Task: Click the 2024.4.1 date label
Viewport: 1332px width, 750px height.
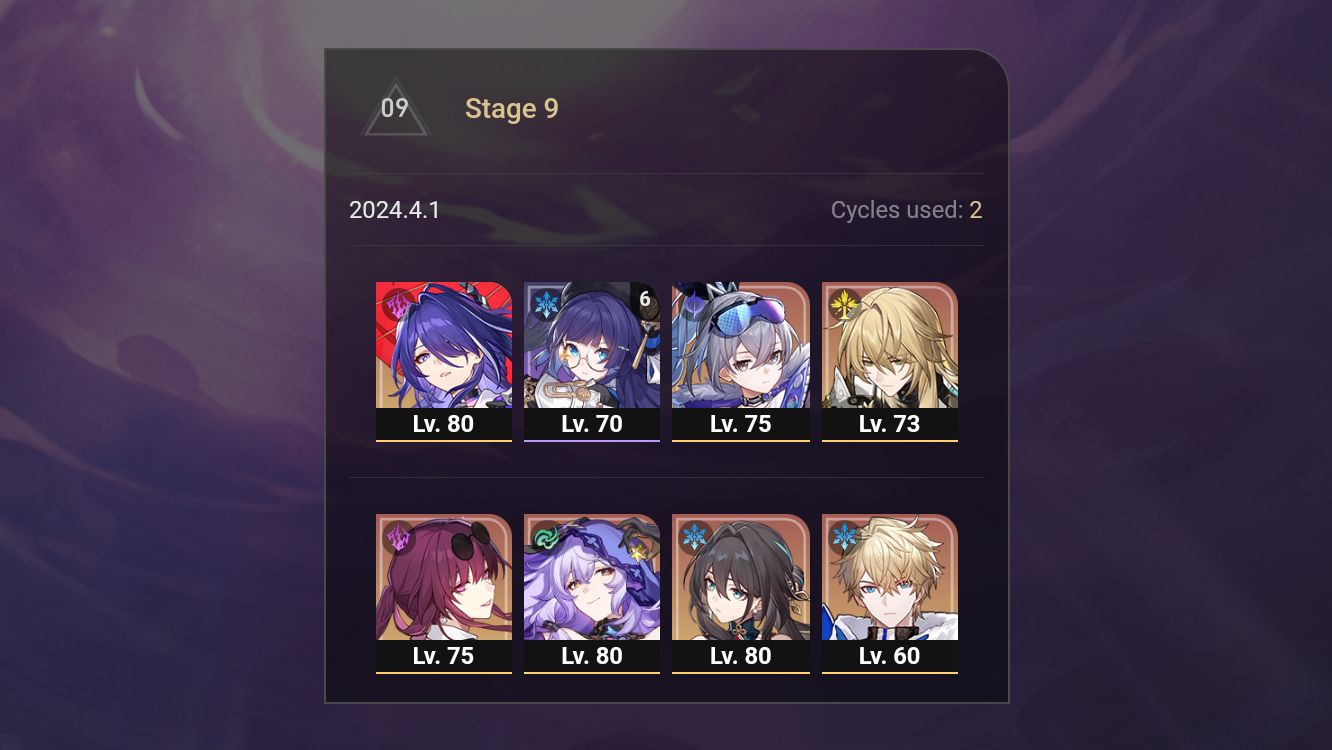Action: [395, 210]
